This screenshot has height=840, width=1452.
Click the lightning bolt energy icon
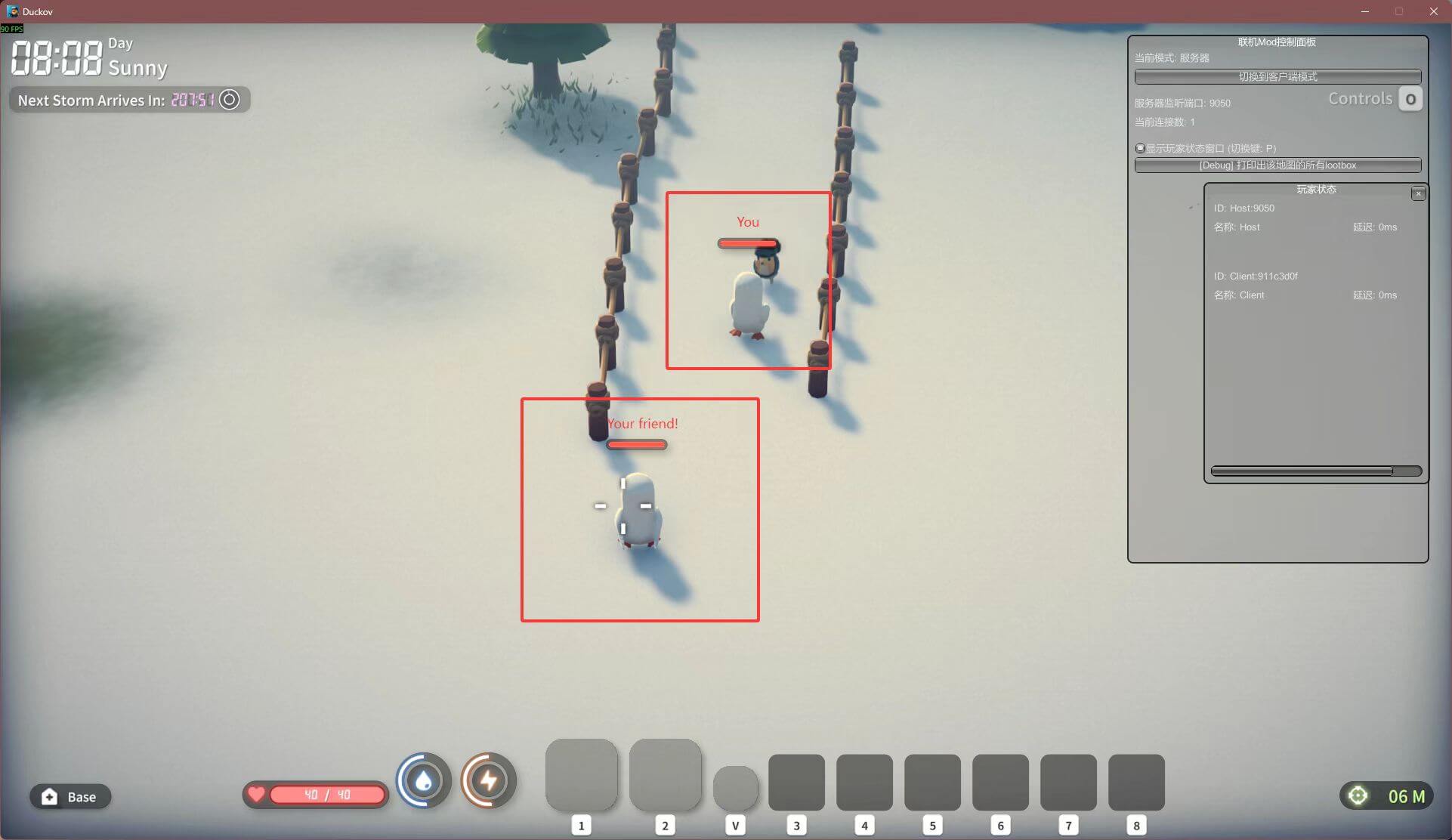pyautogui.click(x=489, y=781)
